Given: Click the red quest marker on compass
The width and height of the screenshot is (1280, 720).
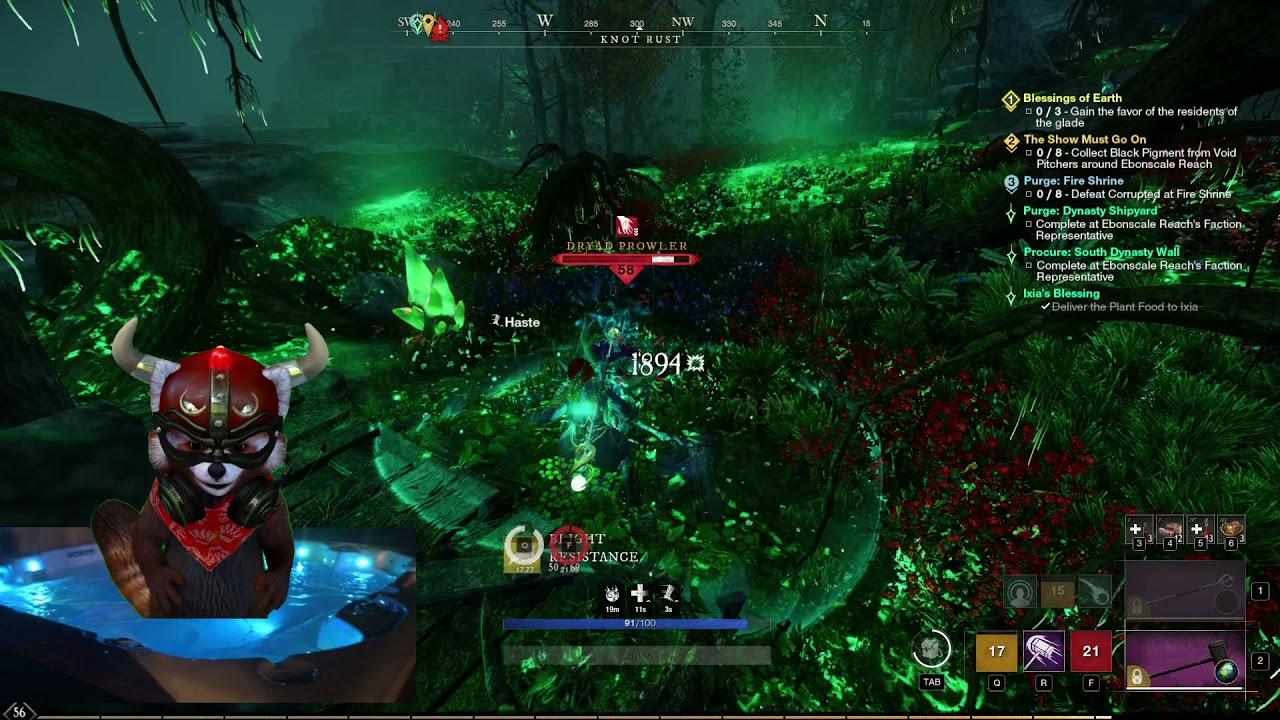Looking at the screenshot, I should point(440,29).
